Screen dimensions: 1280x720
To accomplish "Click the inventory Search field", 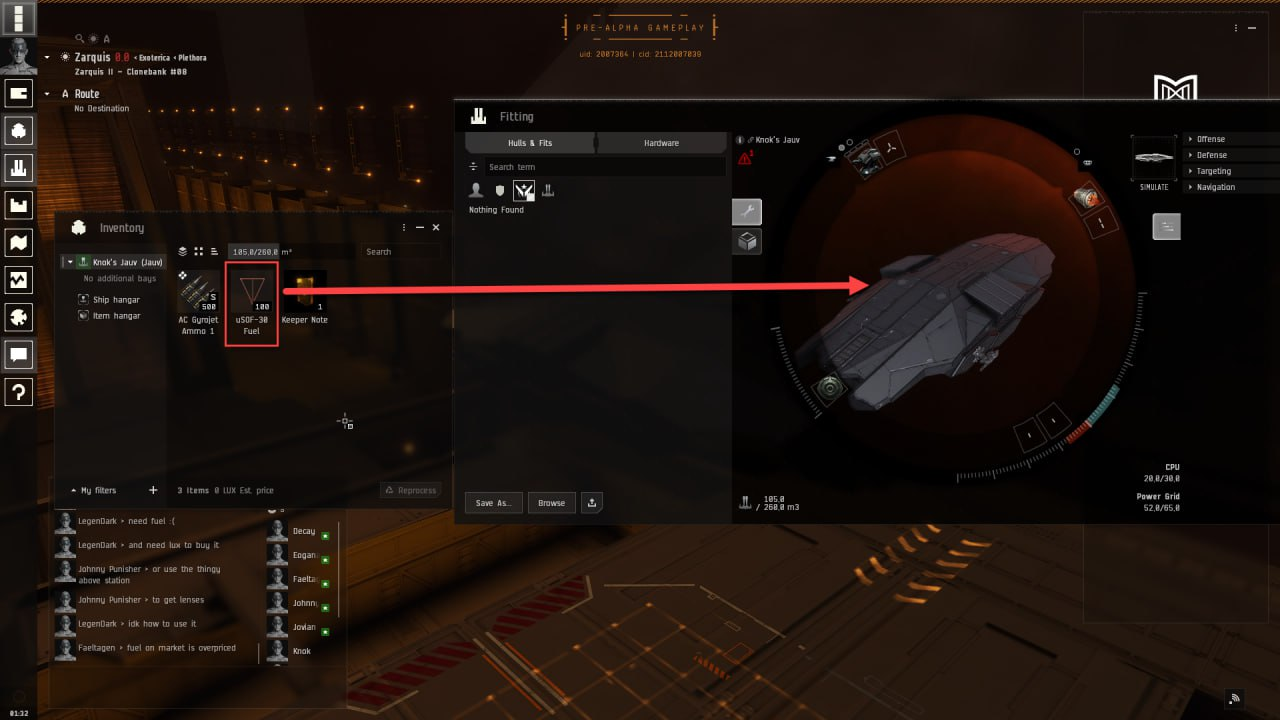I will tap(400, 252).
